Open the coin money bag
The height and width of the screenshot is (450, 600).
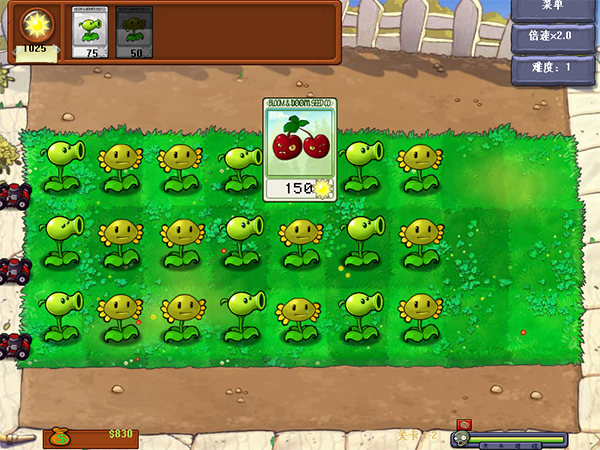[60, 436]
